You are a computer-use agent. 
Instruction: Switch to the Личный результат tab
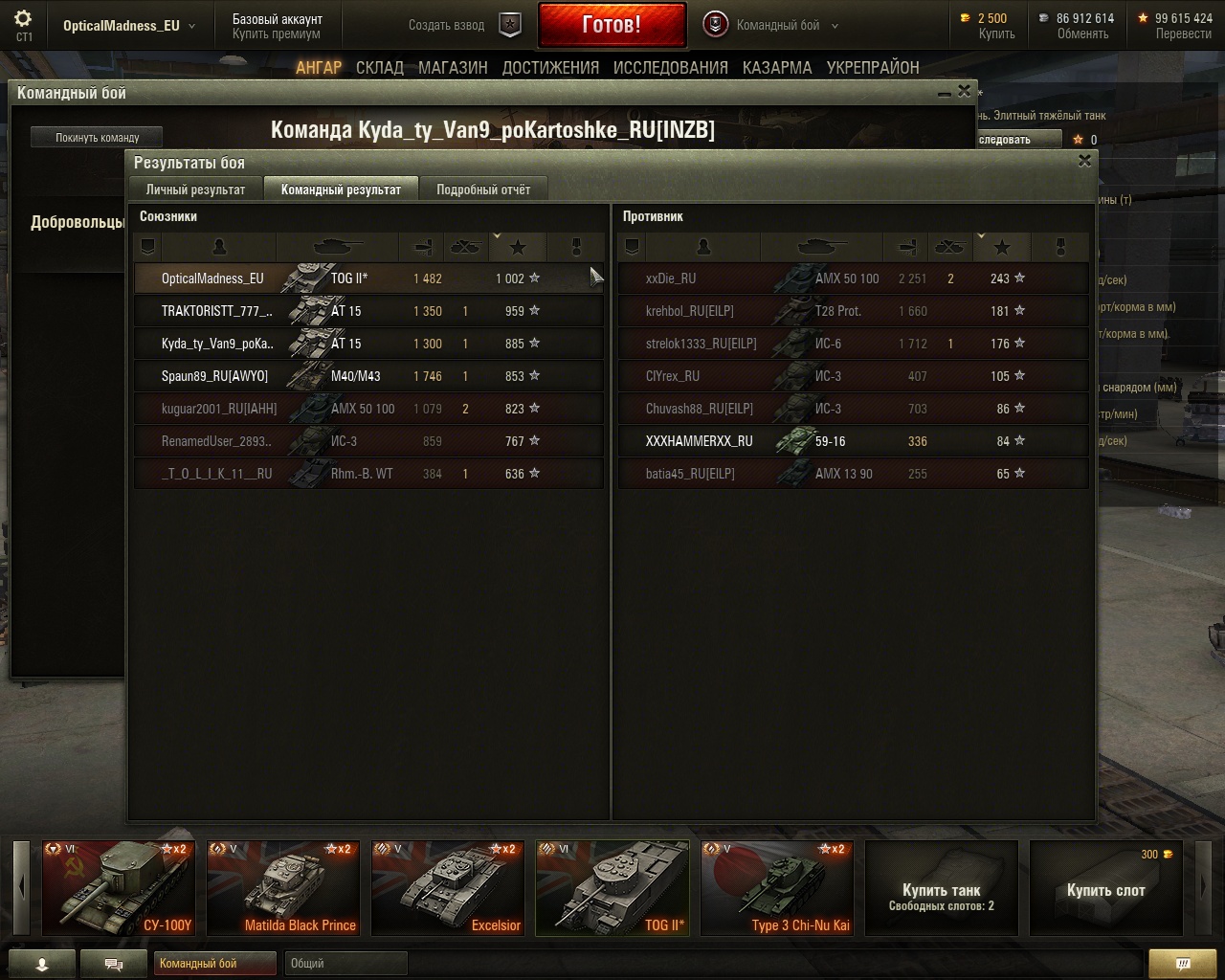click(195, 189)
